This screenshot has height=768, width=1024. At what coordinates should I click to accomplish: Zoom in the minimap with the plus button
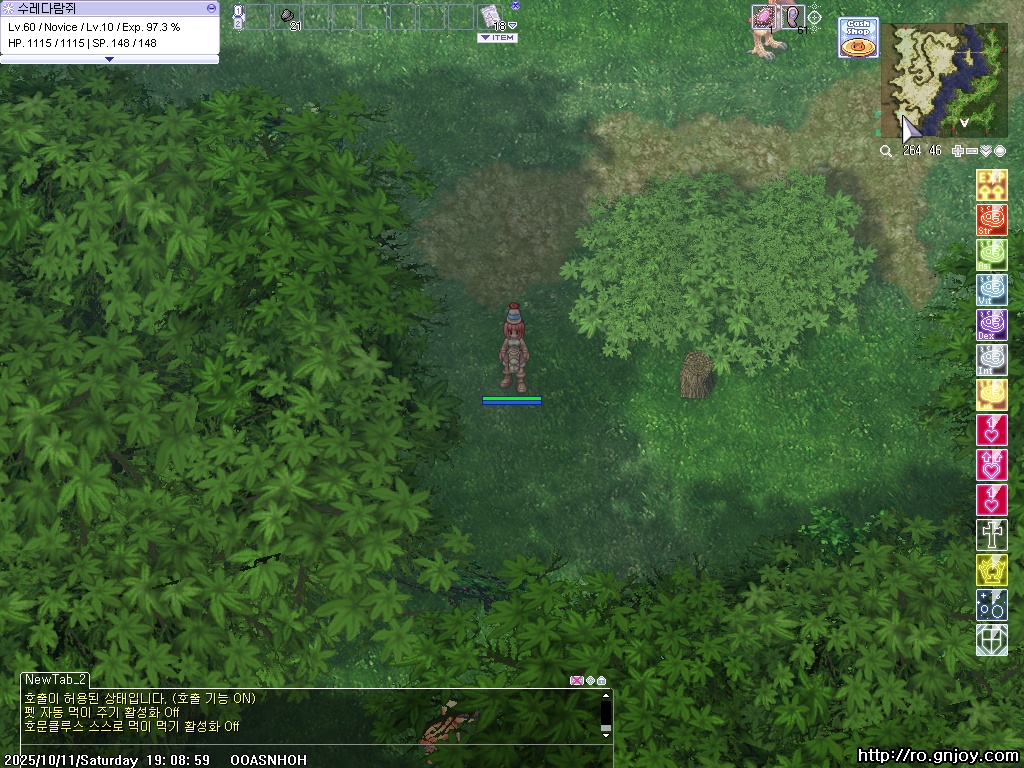pos(958,151)
